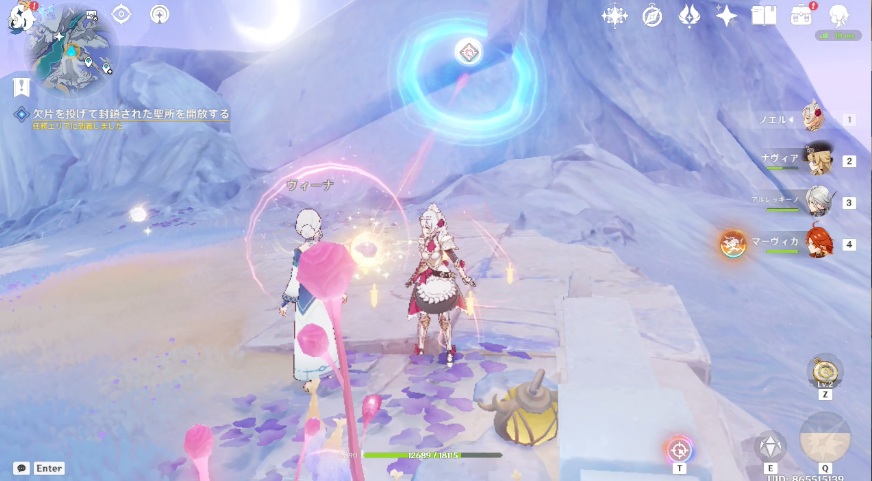Switch to party member マーヴィカ
Image resolution: width=872 pixels, height=481 pixels.
pyautogui.click(x=818, y=243)
